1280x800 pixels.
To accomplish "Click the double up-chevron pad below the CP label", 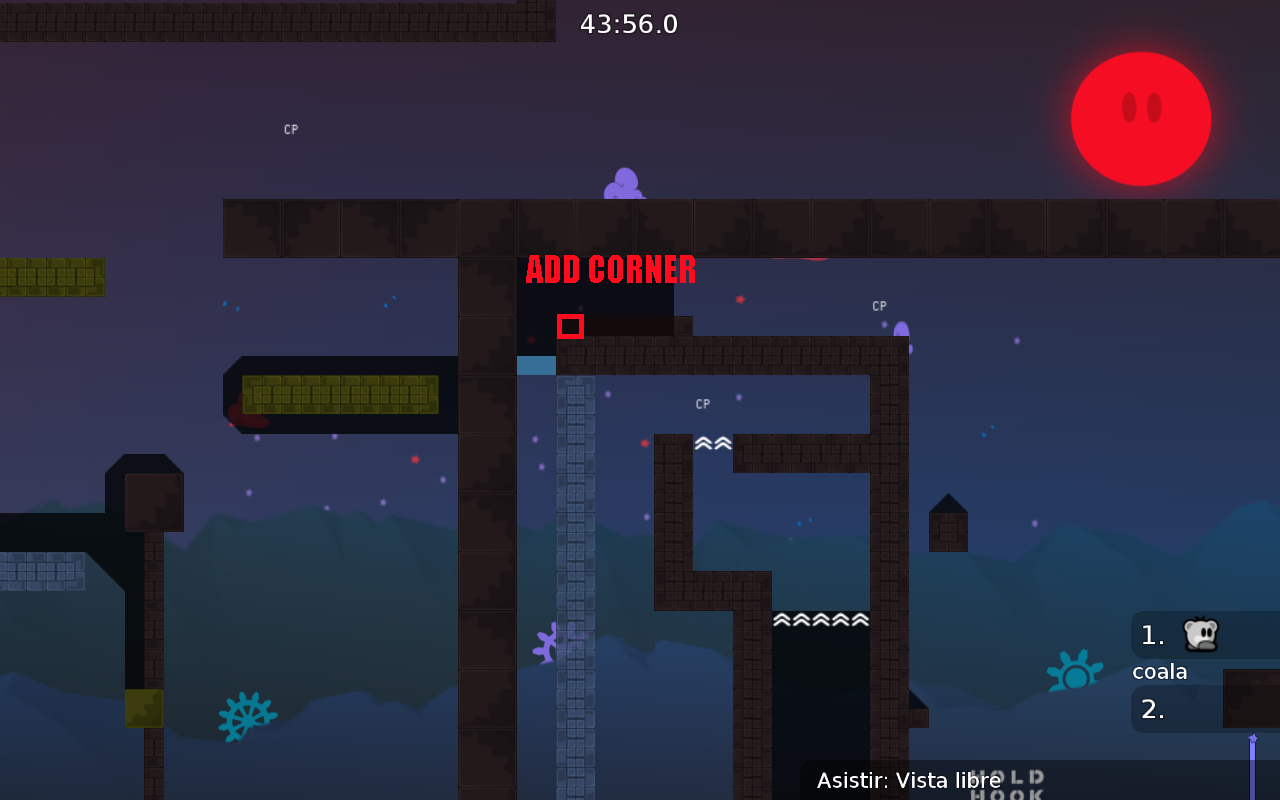I will (712, 443).
